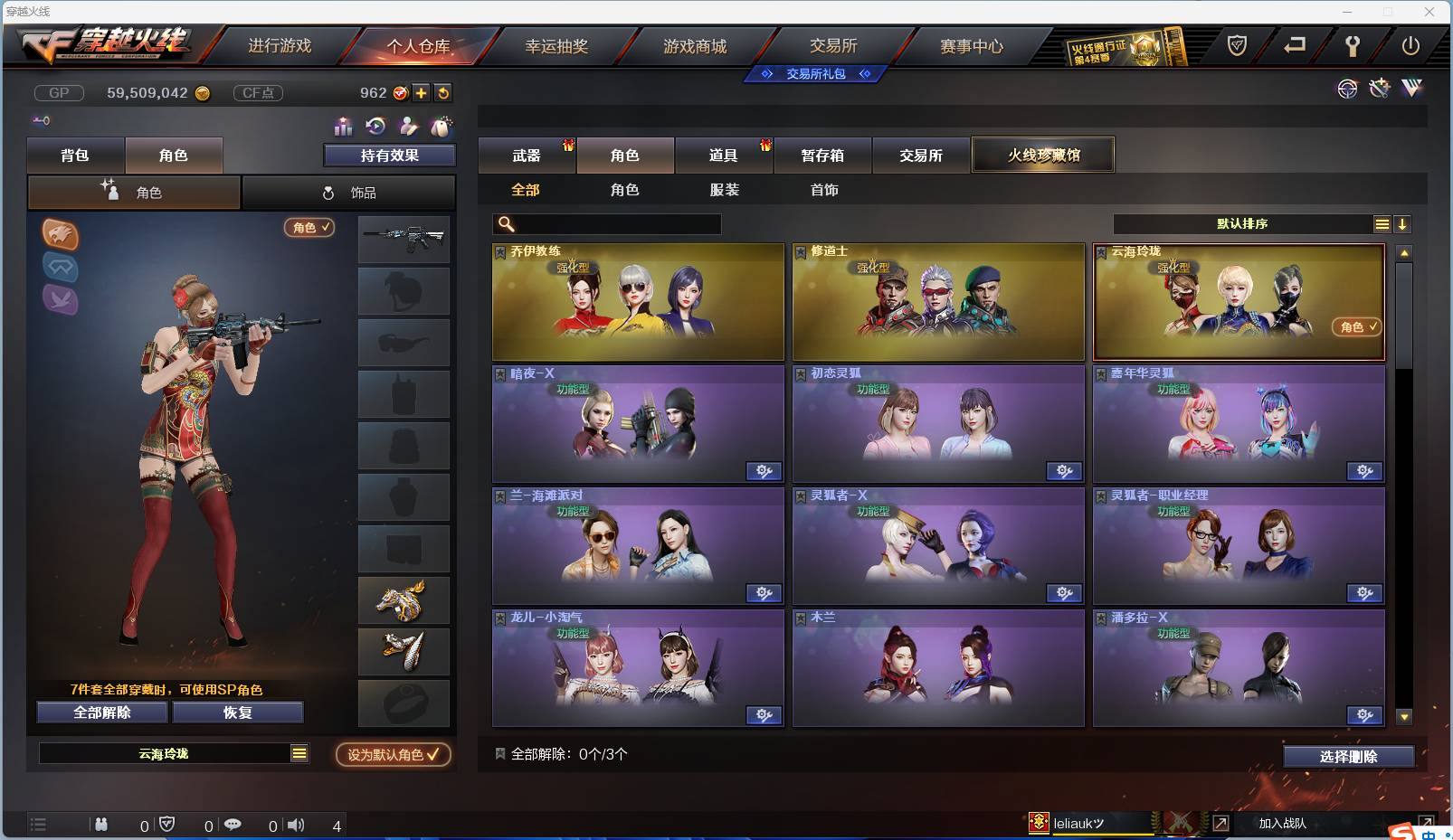Image resolution: width=1453 pixels, height=840 pixels.
Task: Click the down arrow beside the sort options
Action: tap(1403, 223)
